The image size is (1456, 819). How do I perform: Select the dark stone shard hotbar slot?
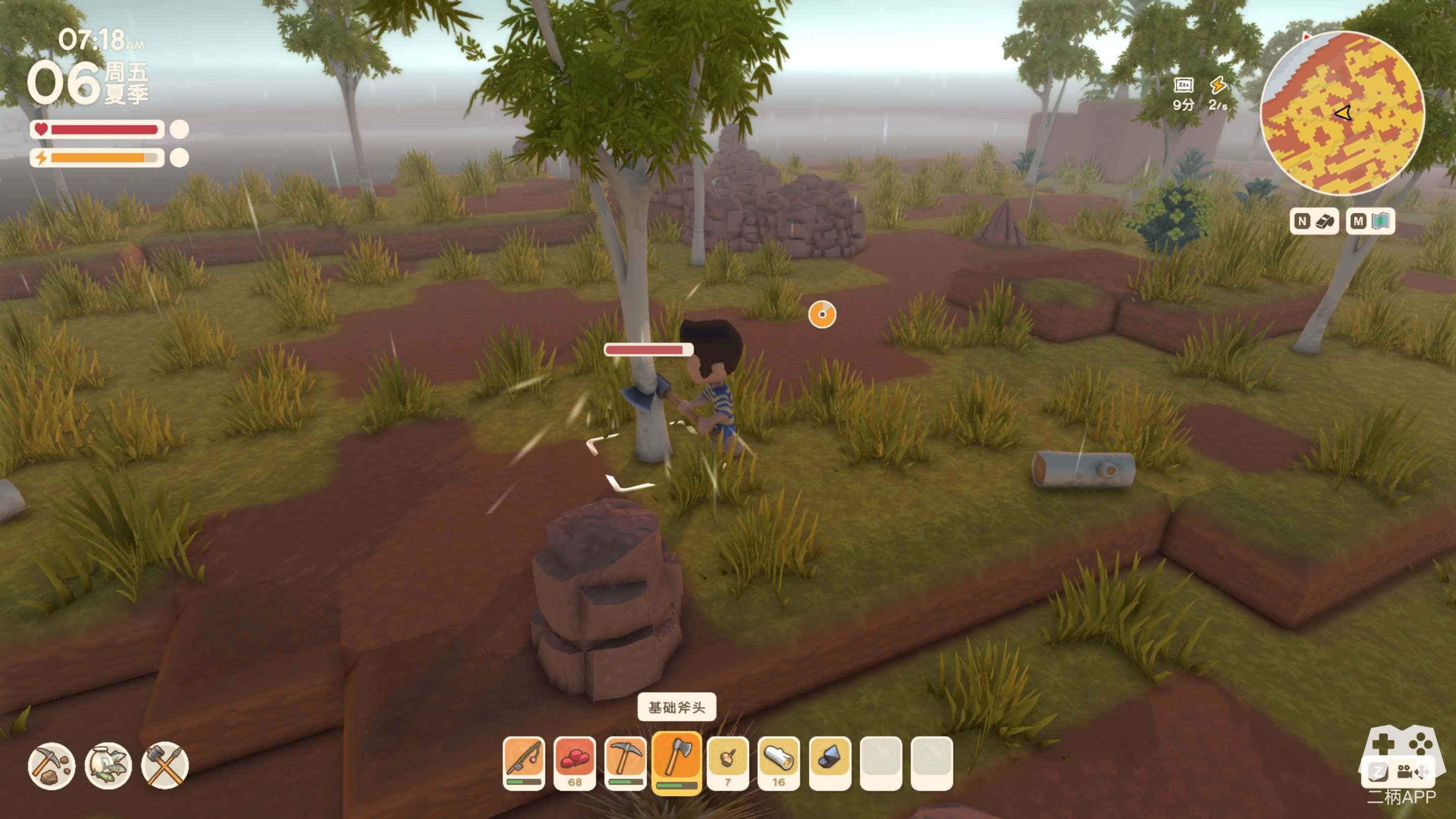[830, 762]
